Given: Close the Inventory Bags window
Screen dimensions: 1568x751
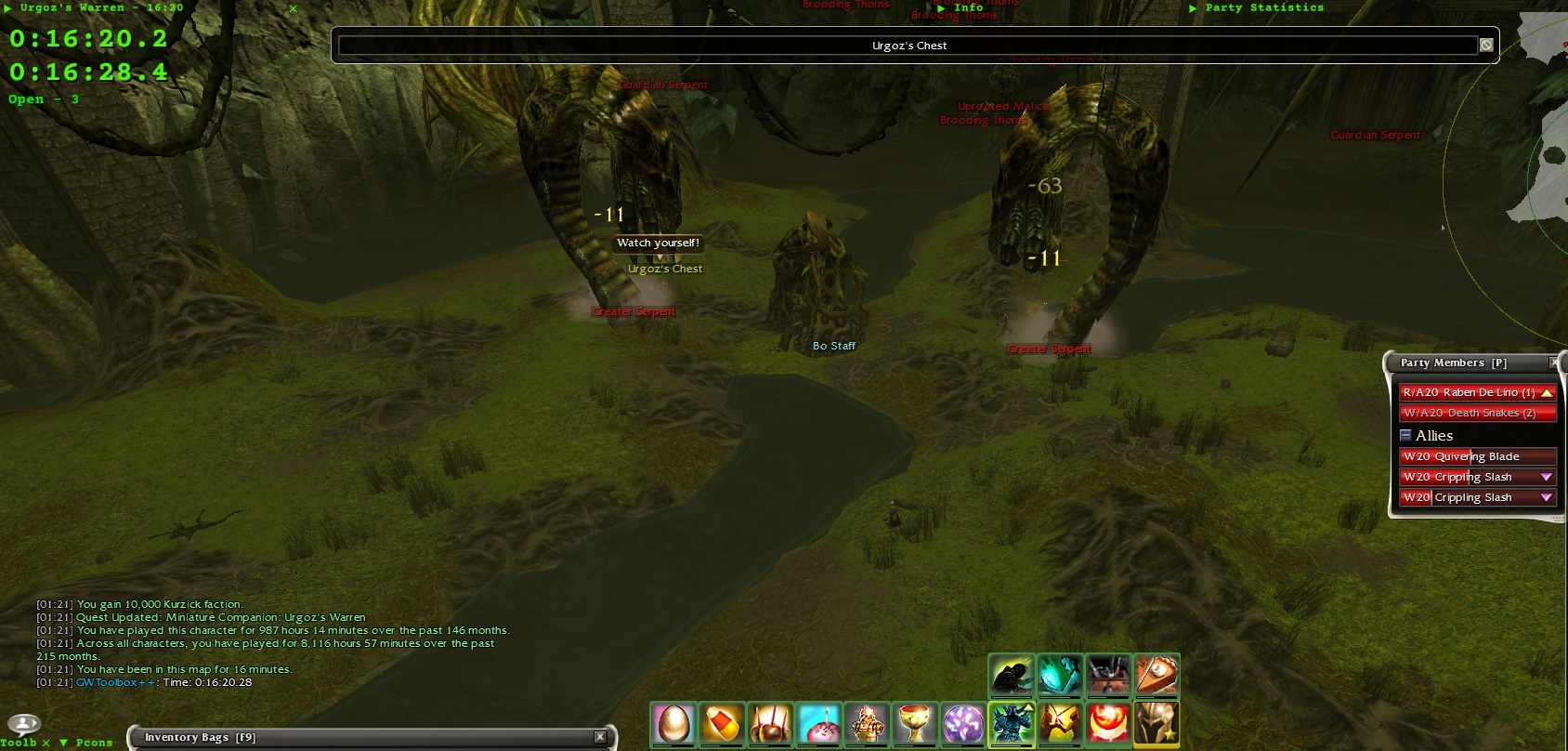Looking at the screenshot, I should click(x=600, y=737).
